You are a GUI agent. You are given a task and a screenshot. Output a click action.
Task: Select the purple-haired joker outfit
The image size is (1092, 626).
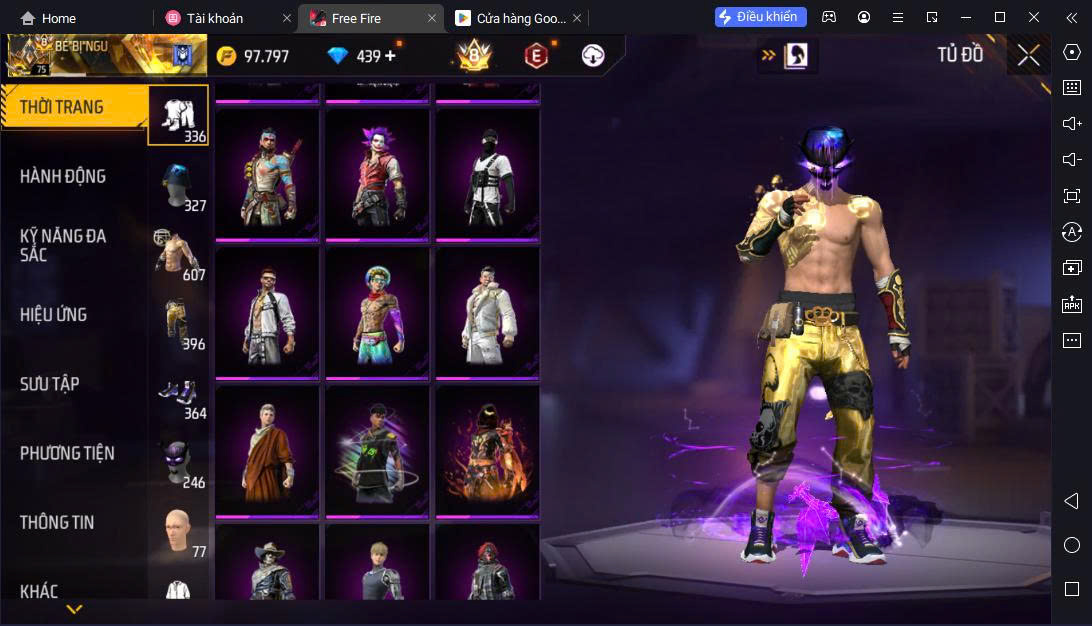click(x=378, y=174)
